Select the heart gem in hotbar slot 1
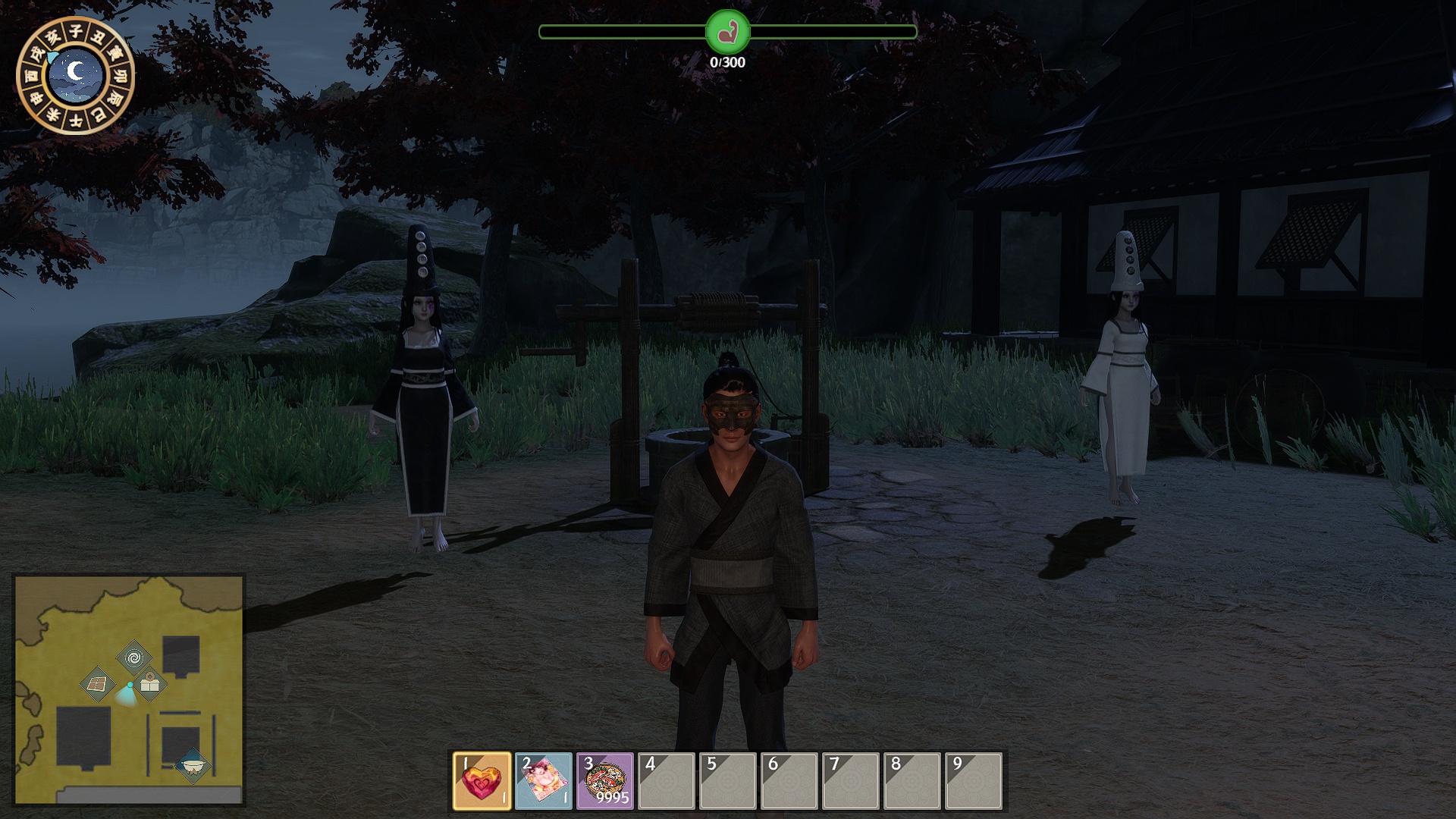Screen dimensions: 1456x819 pyautogui.click(x=482, y=780)
